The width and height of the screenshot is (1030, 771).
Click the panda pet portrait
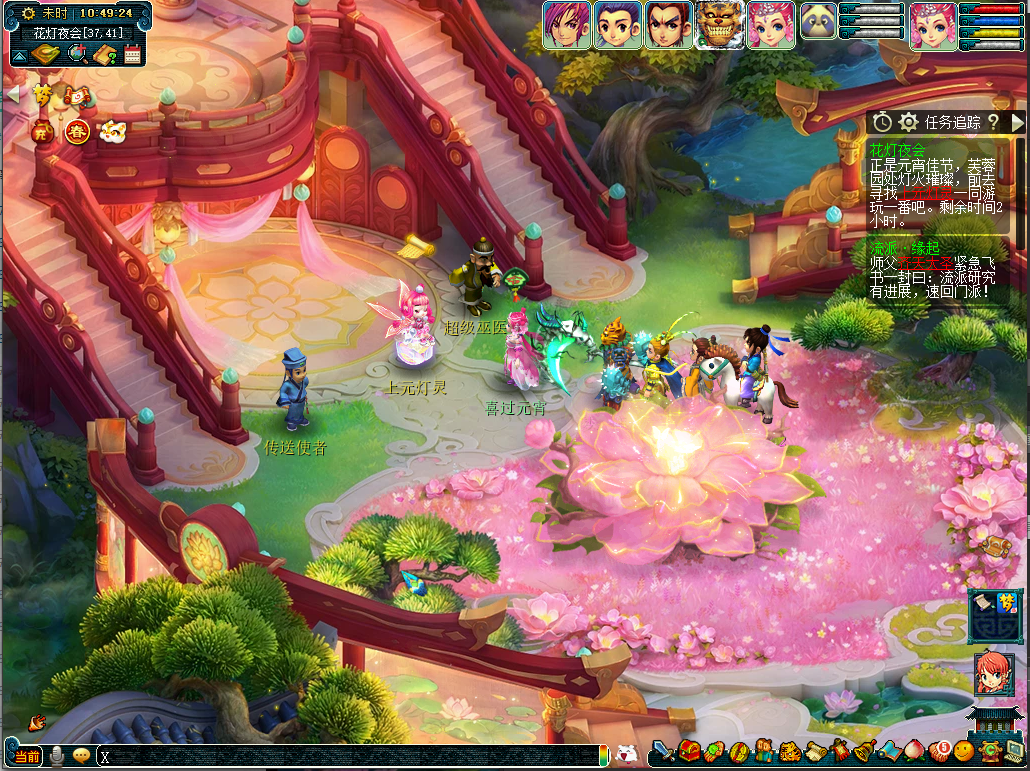pos(818,21)
